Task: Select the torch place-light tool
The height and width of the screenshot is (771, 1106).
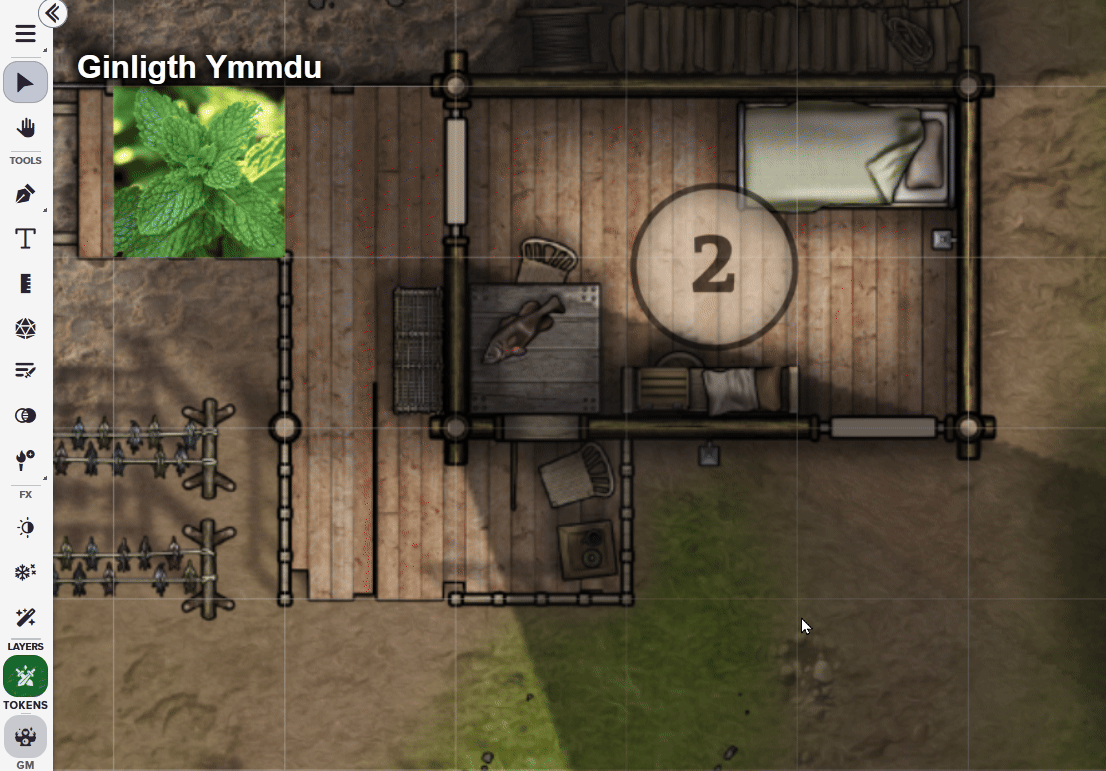Action: pos(26,459)
